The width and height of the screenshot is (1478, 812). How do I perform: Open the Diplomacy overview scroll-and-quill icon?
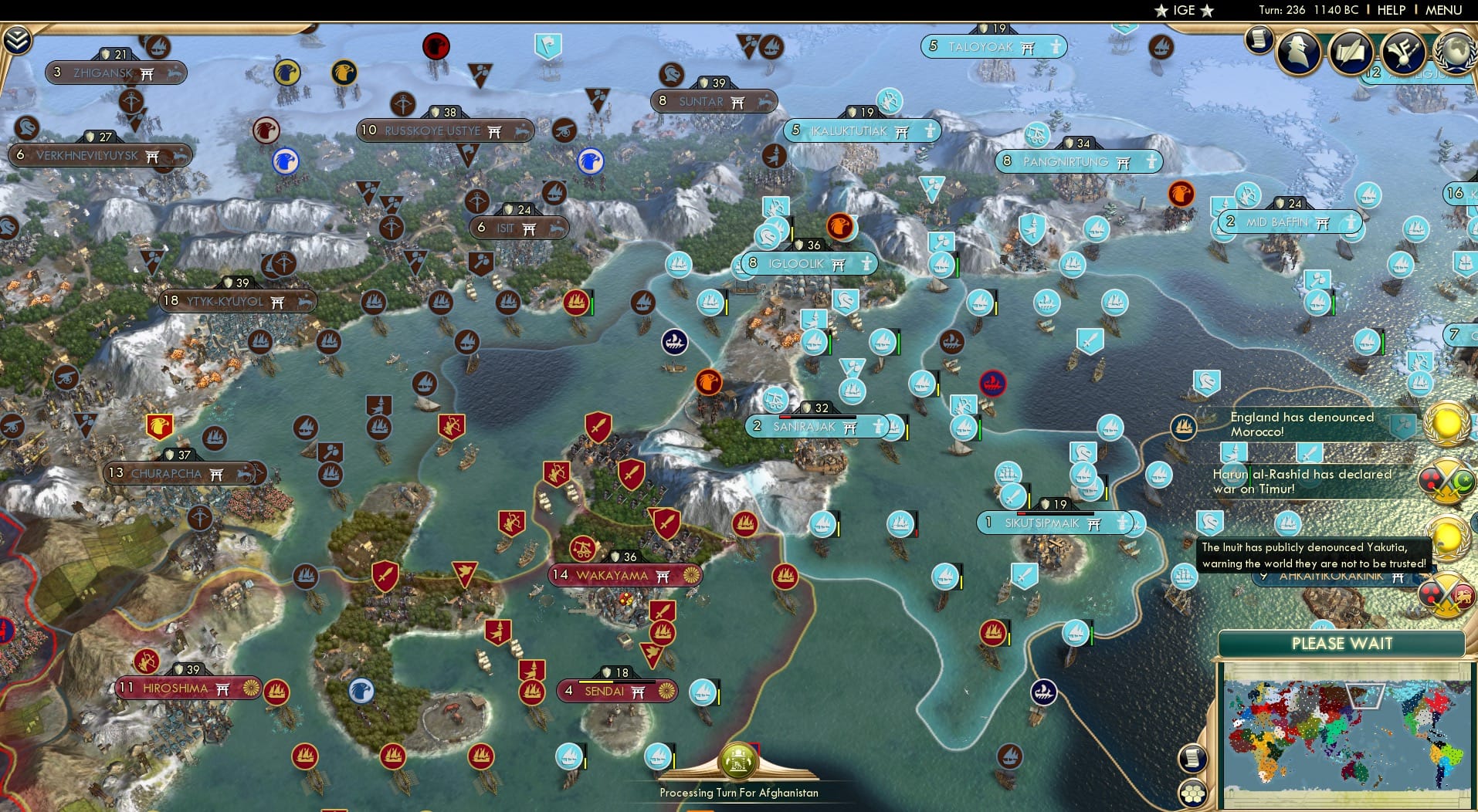1351,51
